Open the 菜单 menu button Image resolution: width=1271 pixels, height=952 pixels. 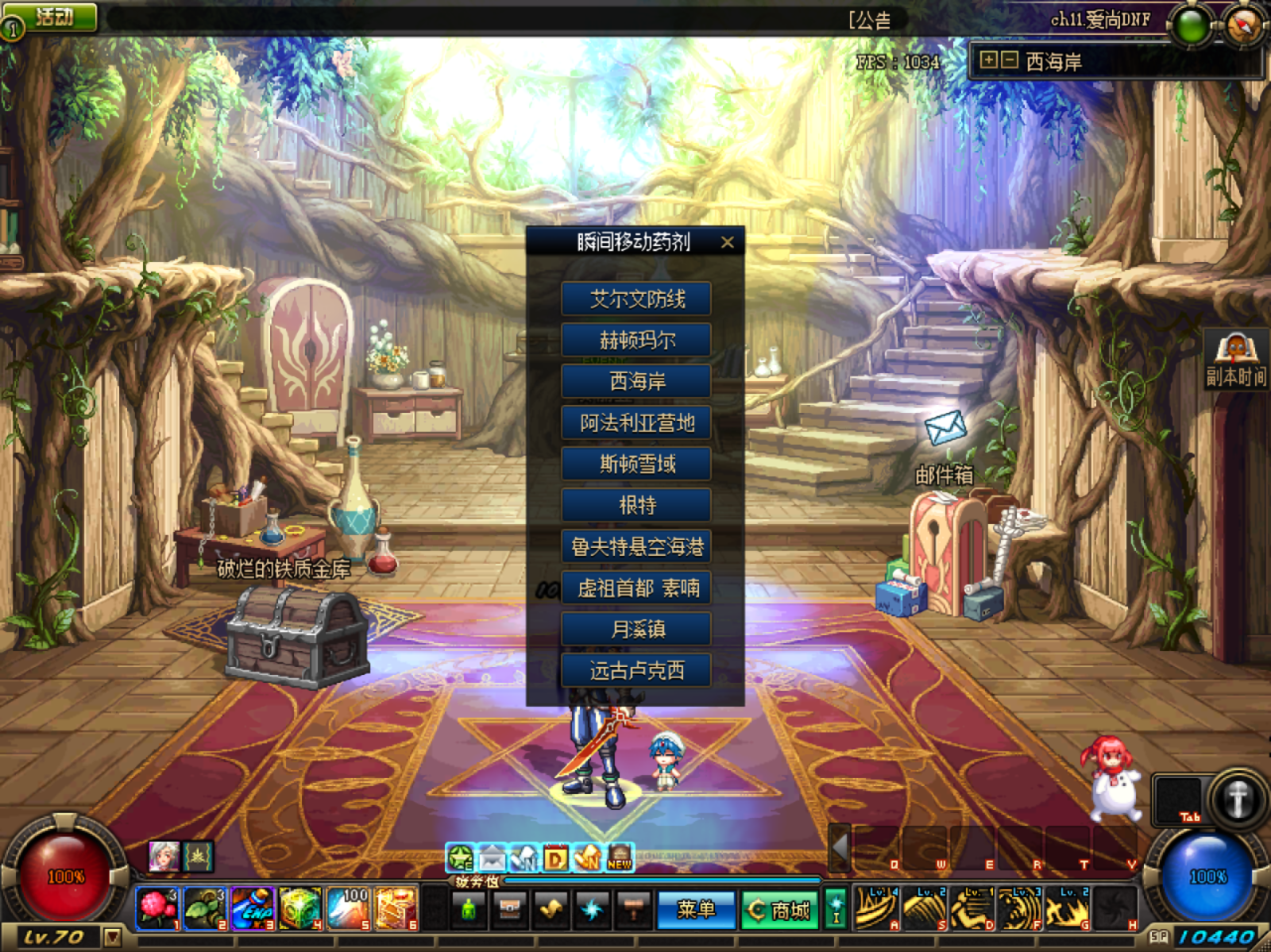click(696, 909)
